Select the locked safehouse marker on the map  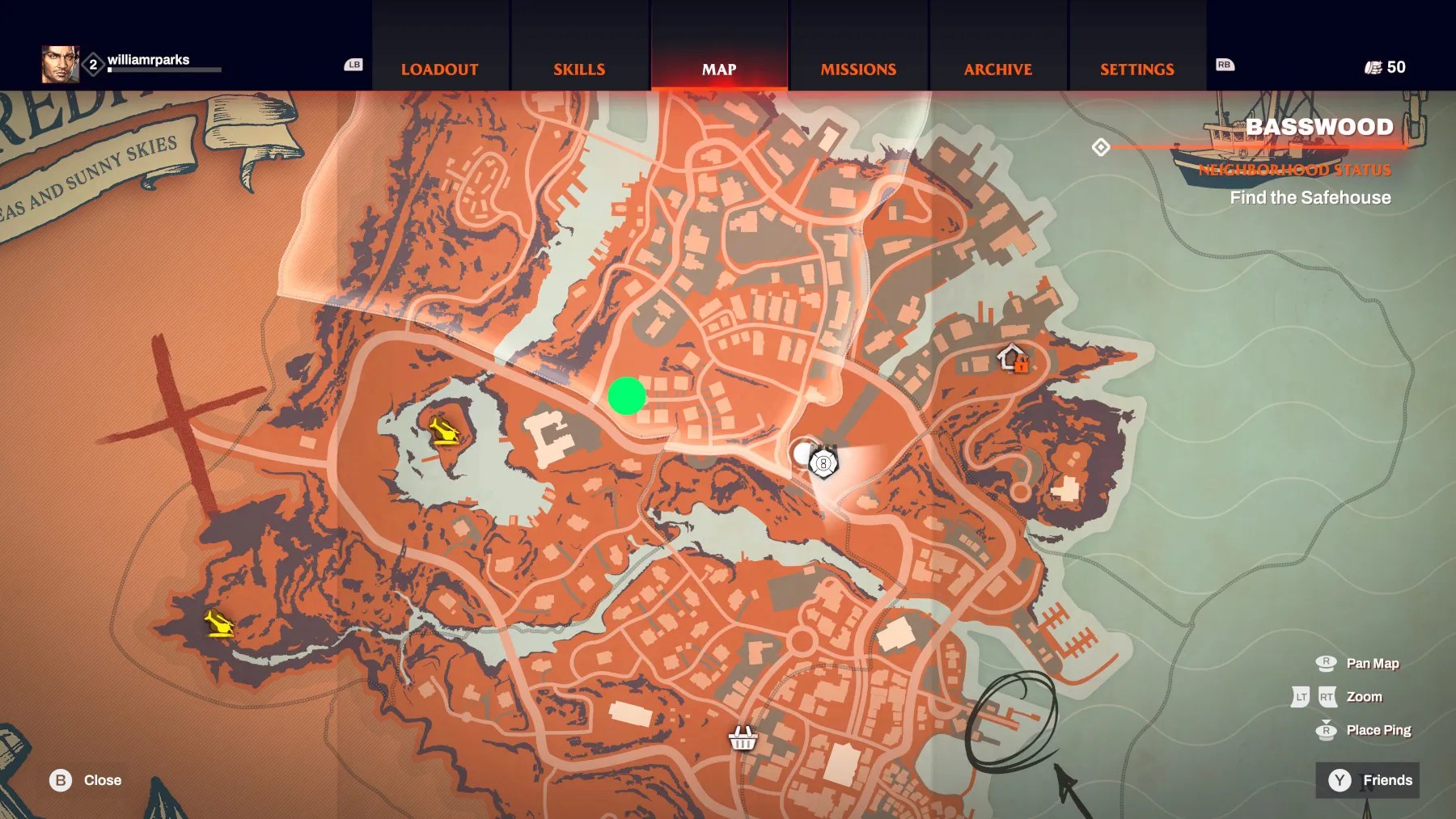pyautogui.click(x=1012, y=357)
